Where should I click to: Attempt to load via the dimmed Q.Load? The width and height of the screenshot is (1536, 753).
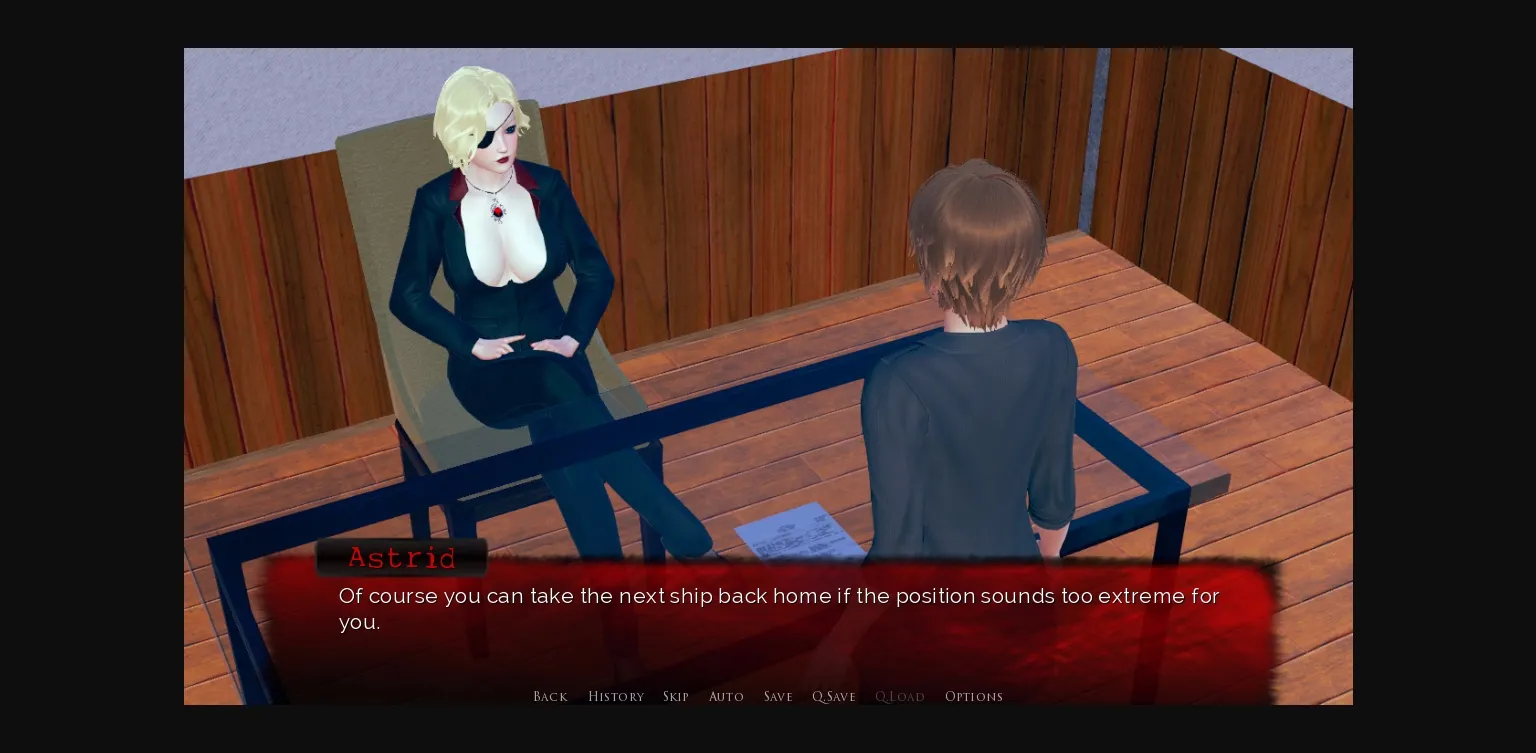(x=899, y=697)
